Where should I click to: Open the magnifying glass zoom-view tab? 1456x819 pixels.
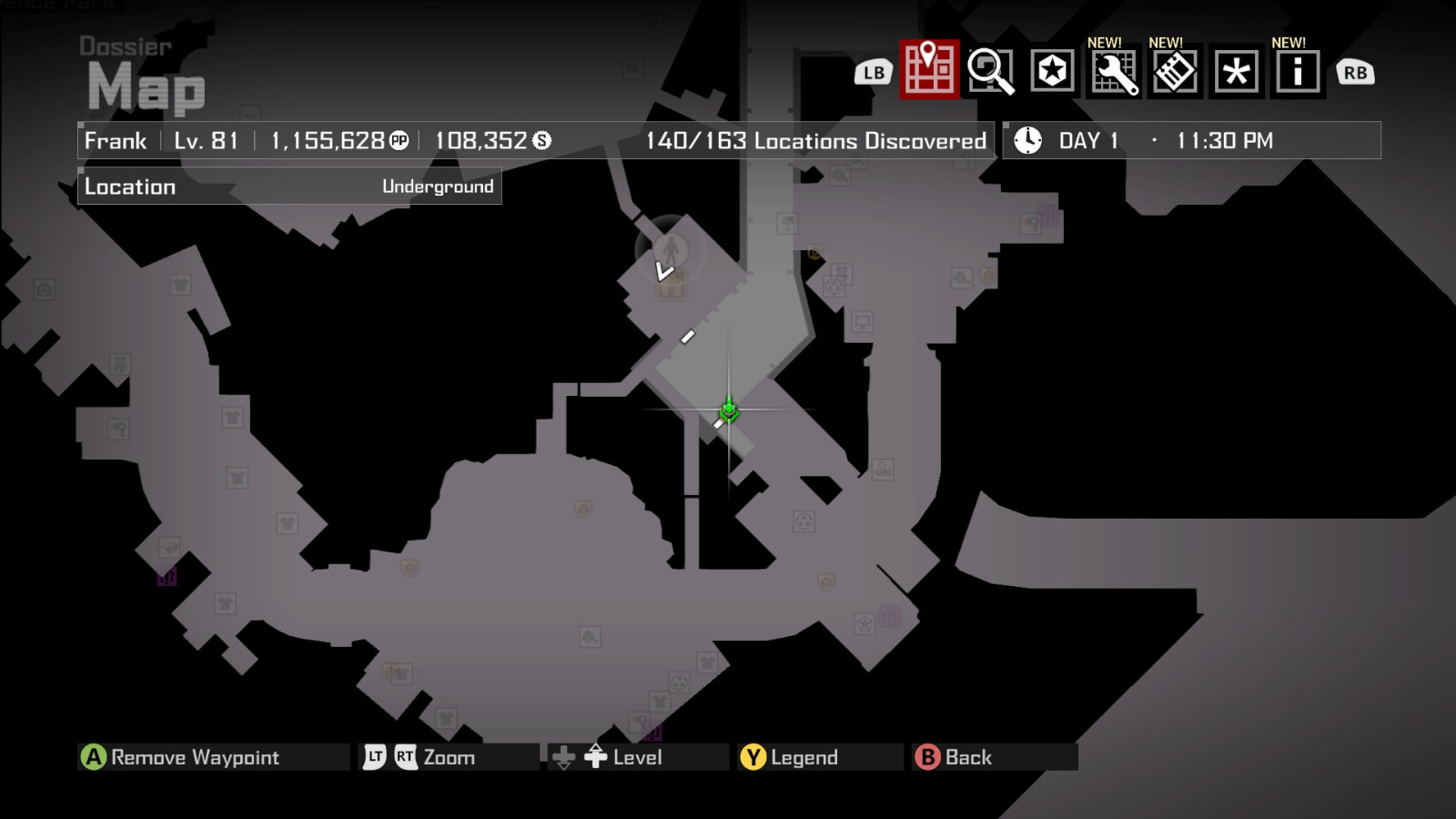[992, 72]
